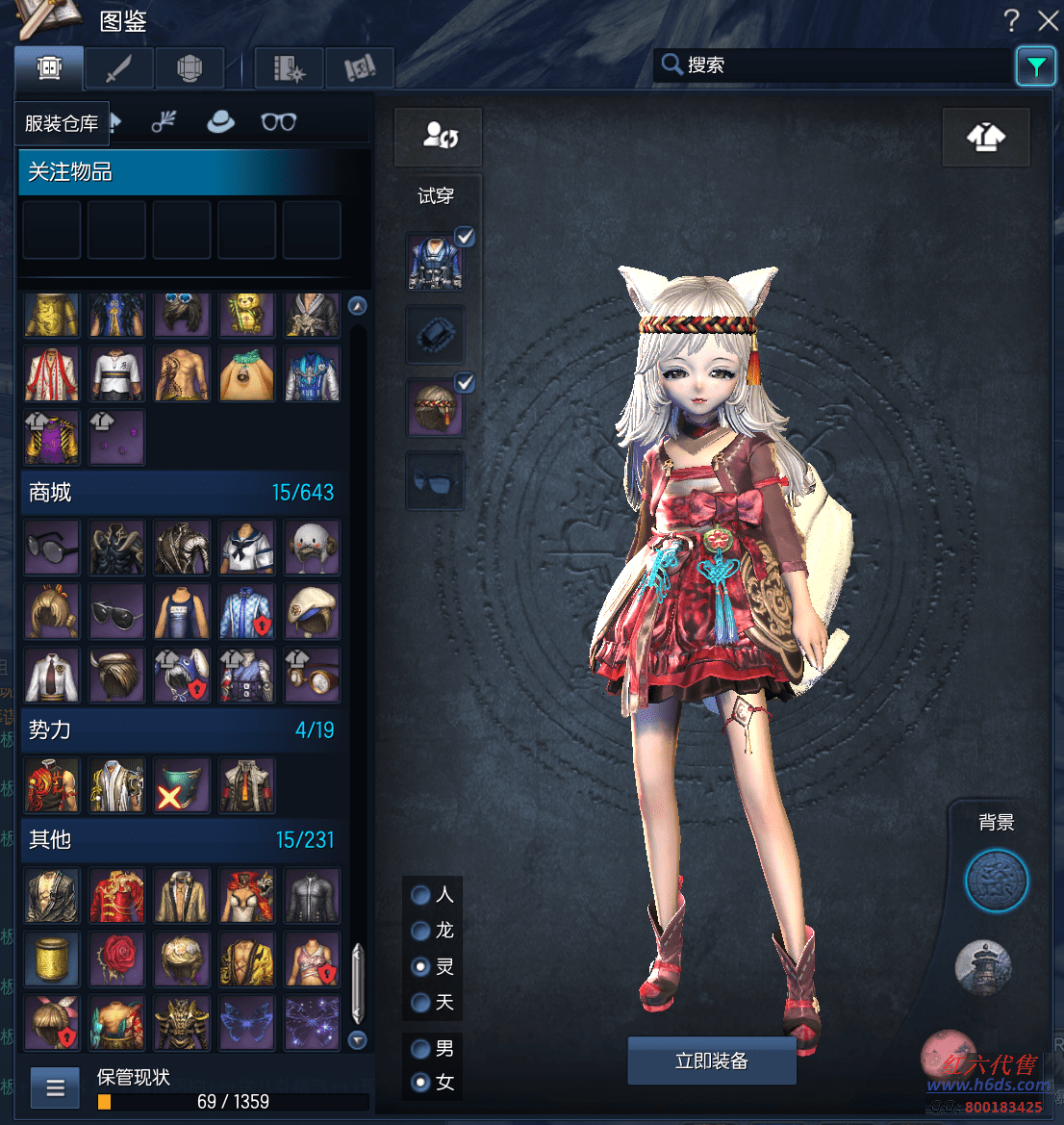Screen dimensions: 1064x1125
Task: Close the 图鉴 window
Action: [x=1048, y=20]
